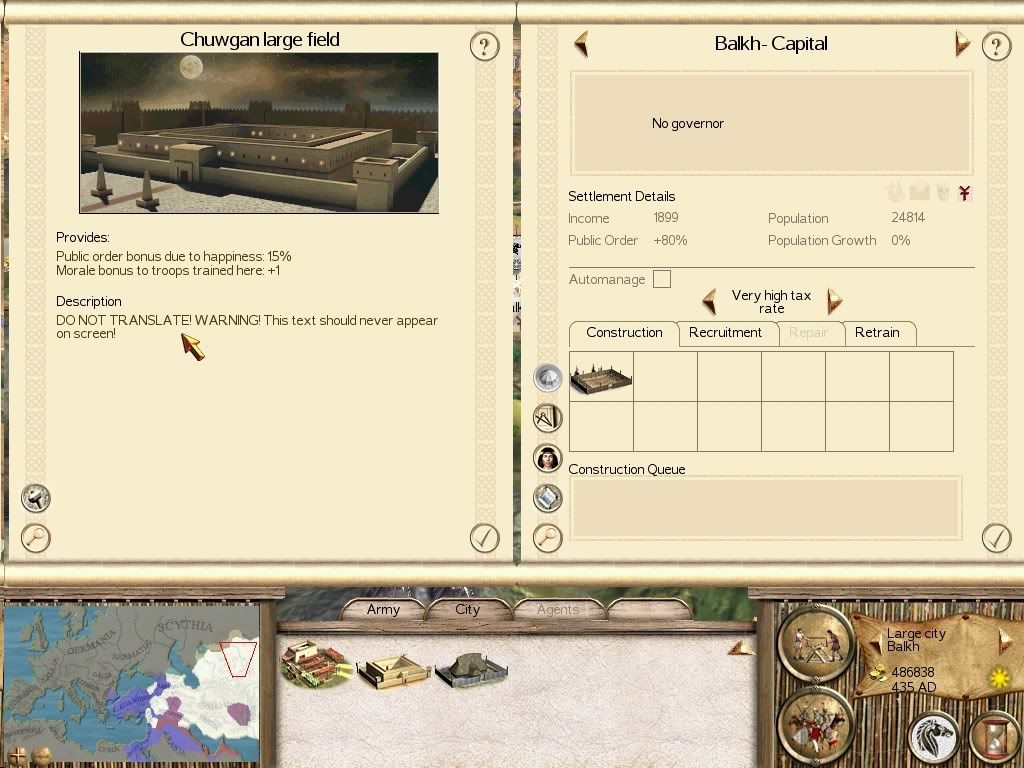Click the governor portrait side button
Viewport: 1024px width, 768px height.
point(547,458)
